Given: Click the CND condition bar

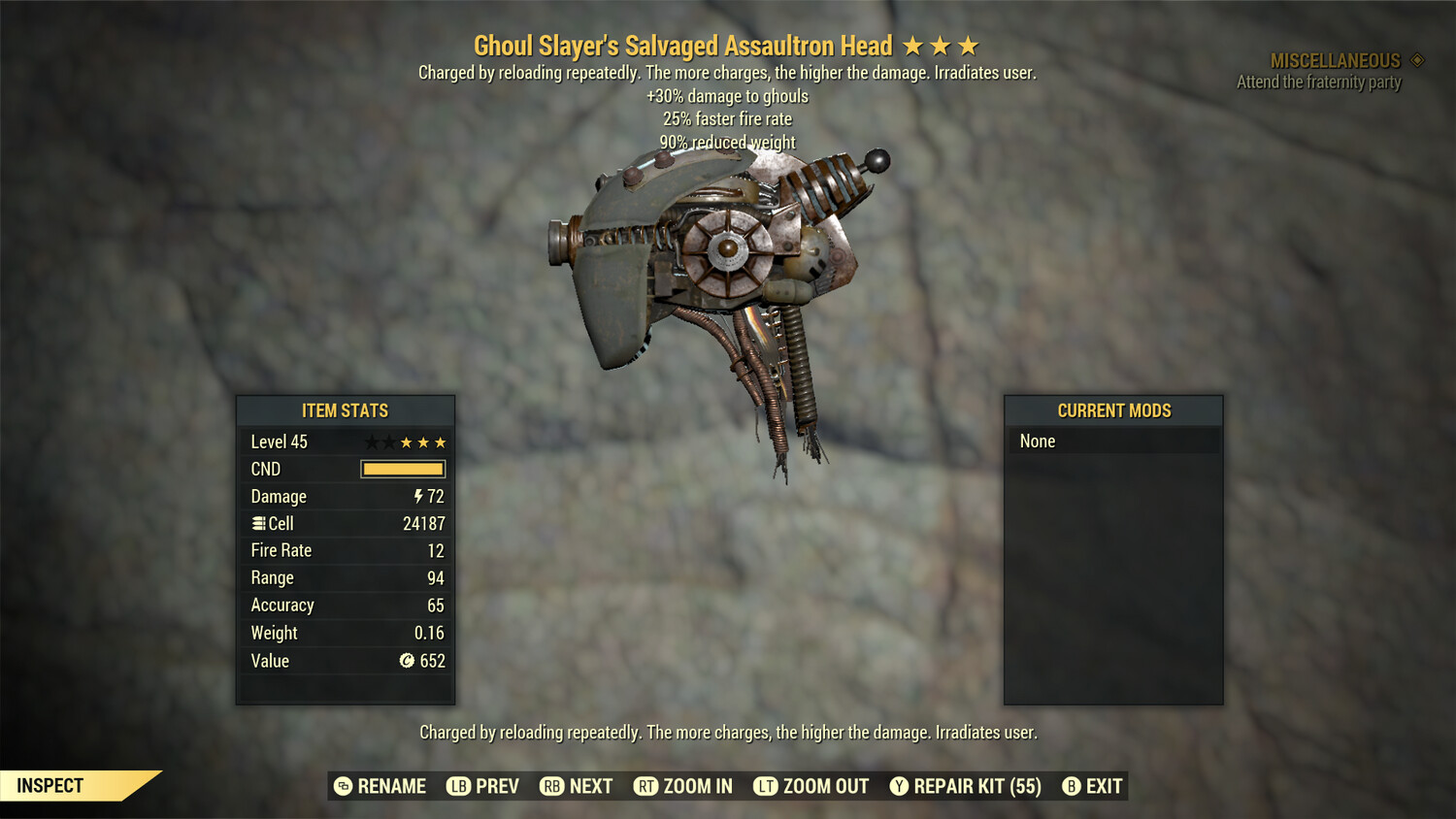Looking at the screenshot, I should click(x=402, y=469).
